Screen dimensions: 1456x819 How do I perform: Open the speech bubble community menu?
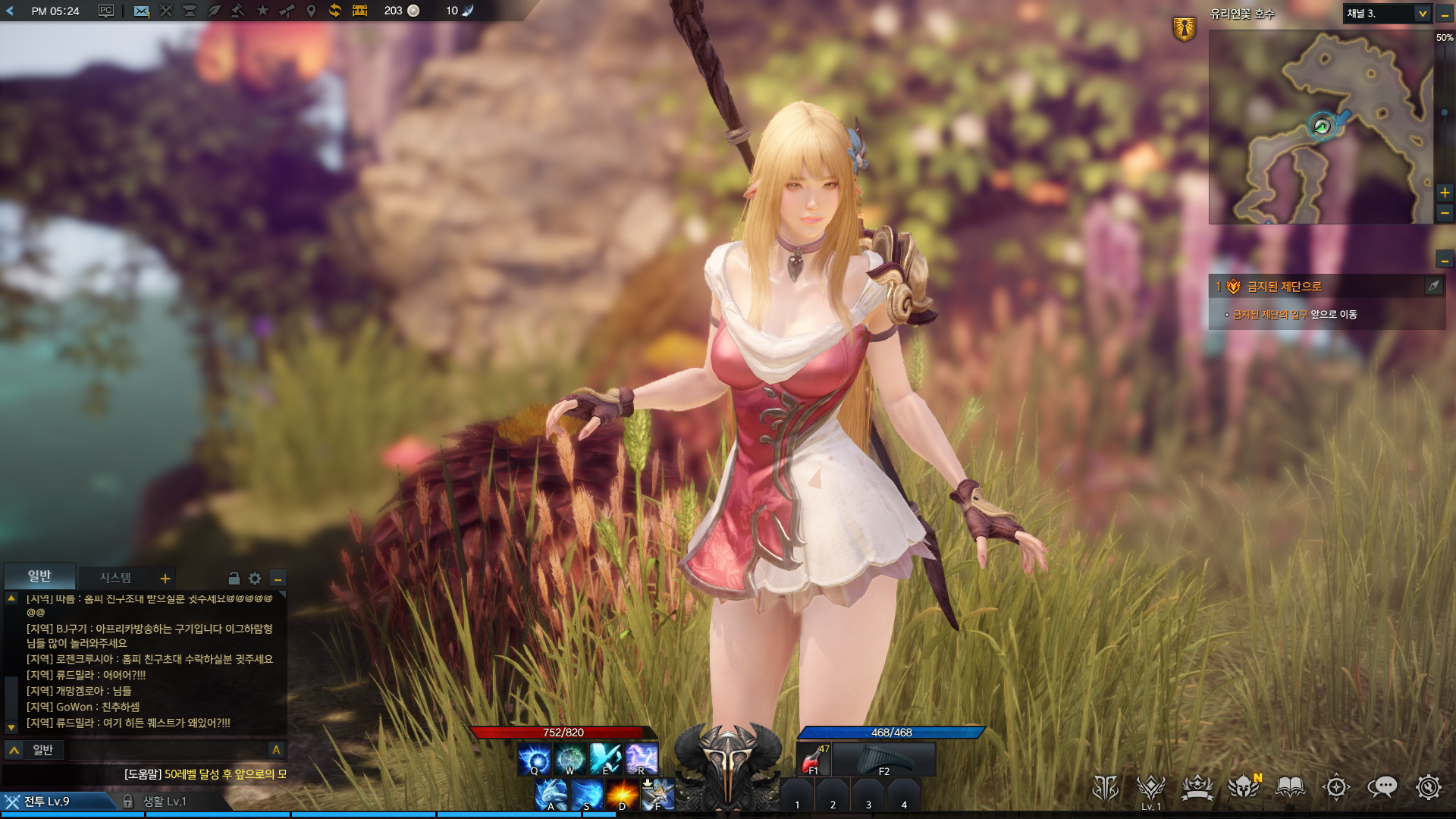(x=1382, y=788)
